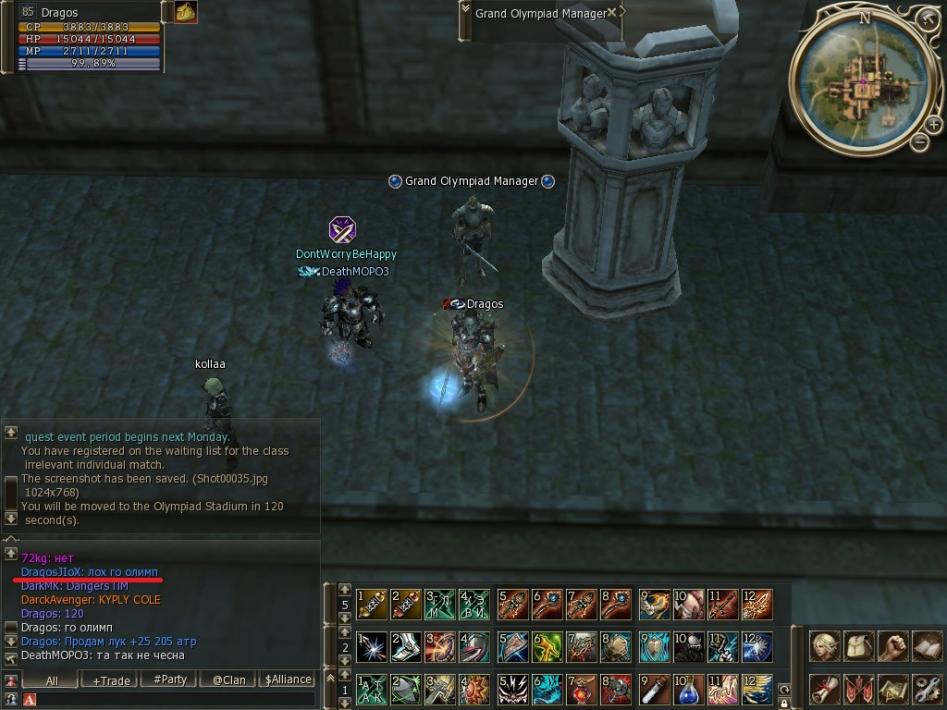Switch to the #Party chat tab
This screenshot has width=947, height=710.
point(169,680)
